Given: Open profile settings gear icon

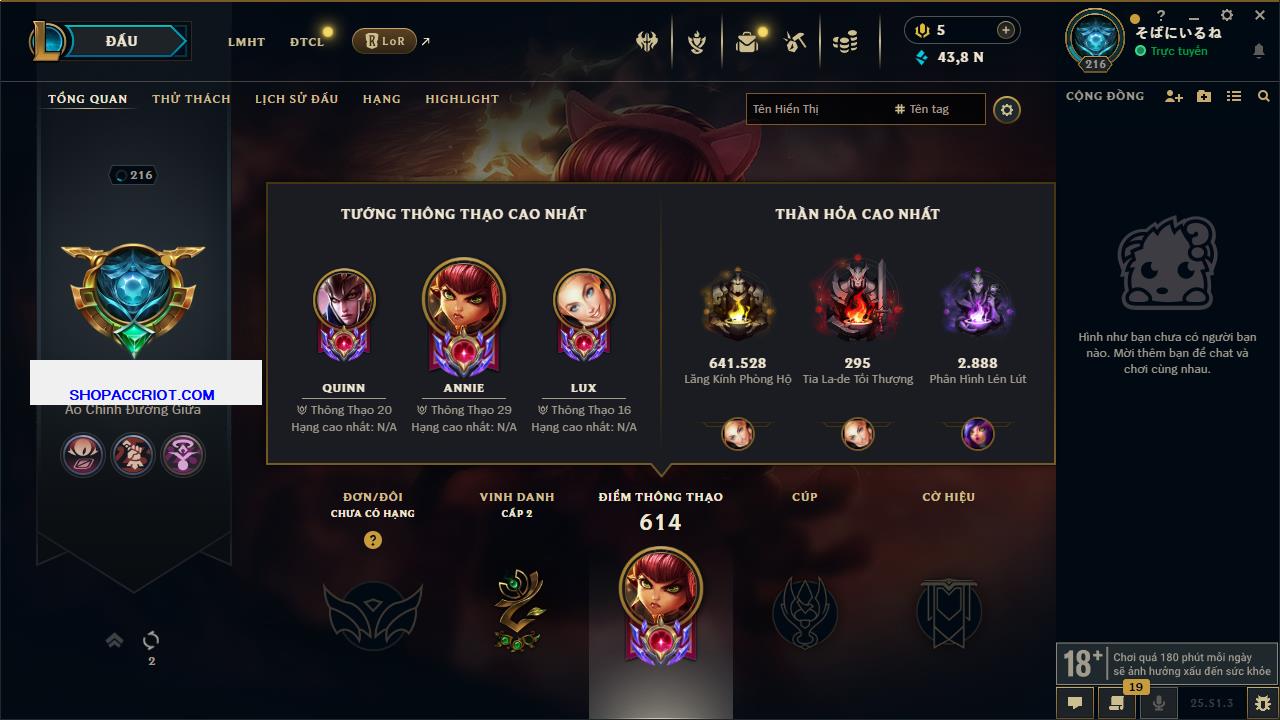Looking at the screenshot, I should [1007, 110].
